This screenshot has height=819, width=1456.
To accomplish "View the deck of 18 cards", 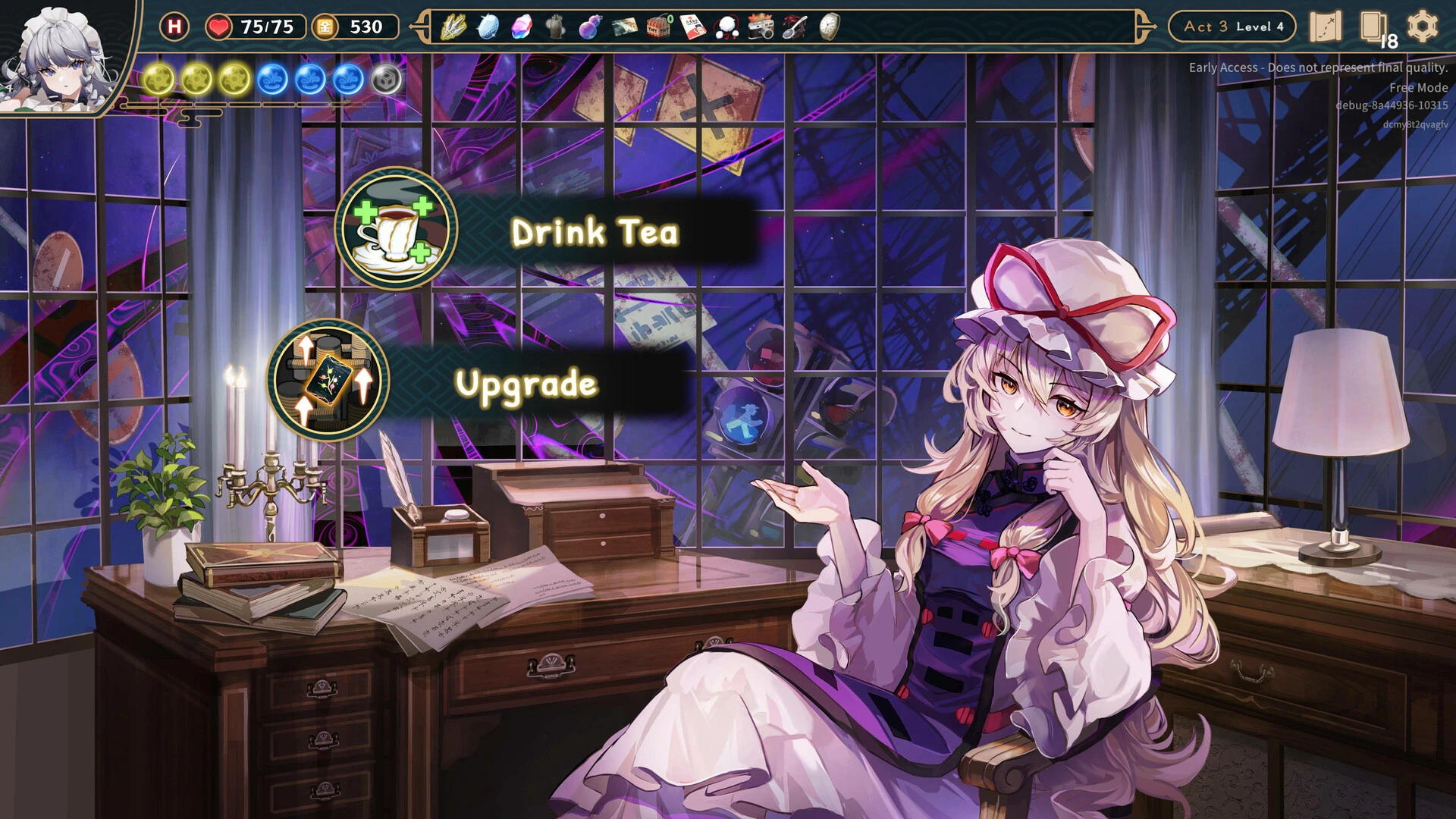I will (x=1374, y=27).
